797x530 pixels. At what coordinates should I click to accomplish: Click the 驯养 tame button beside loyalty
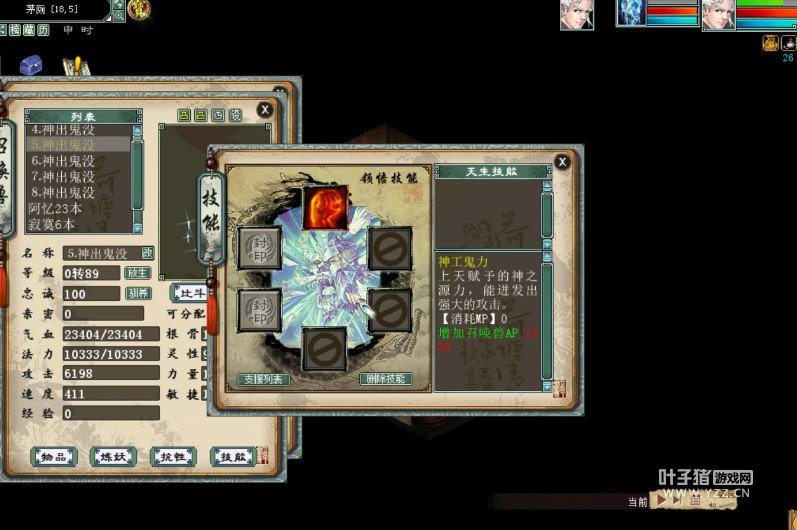pyautogui.click(x=137, y=293)
